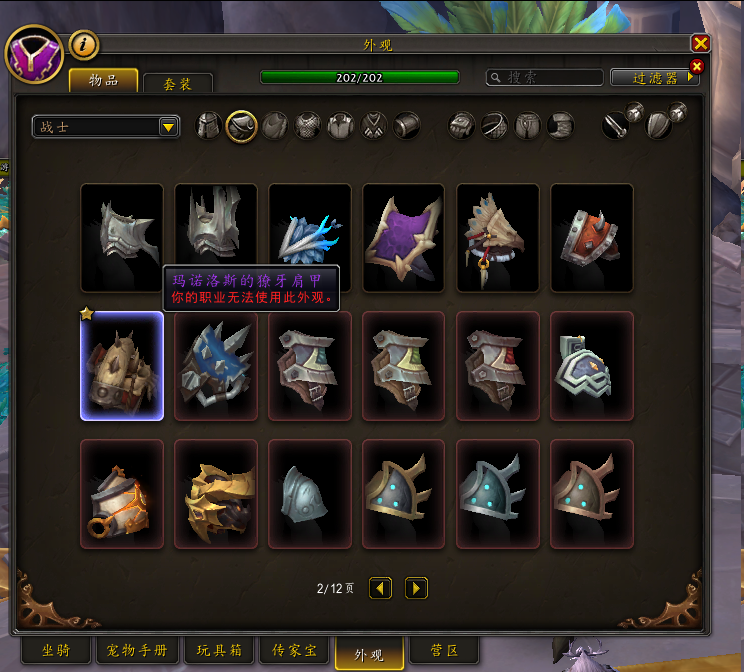Image resolution: width=744 pixels, height=672 pixels.
Task: Switch to the 玩具箱 toy box tab
Action: coord(219,651)
